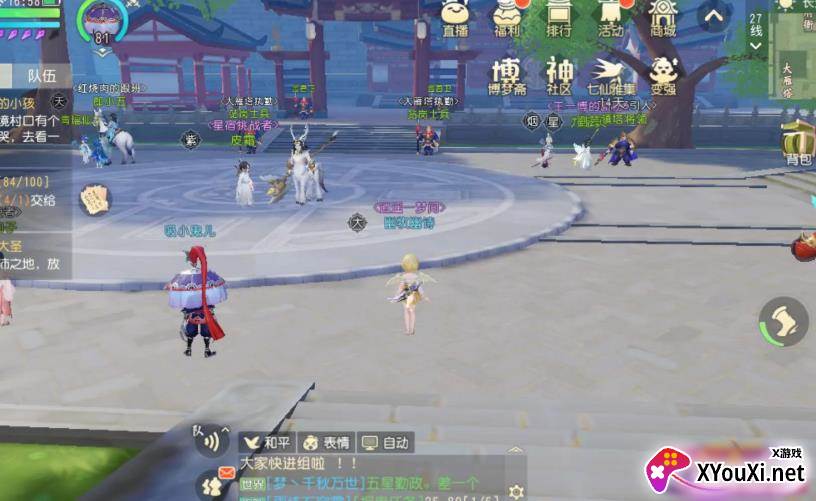Open the 表情 emote menu
816x501 pixels.
tap(326, 442)
